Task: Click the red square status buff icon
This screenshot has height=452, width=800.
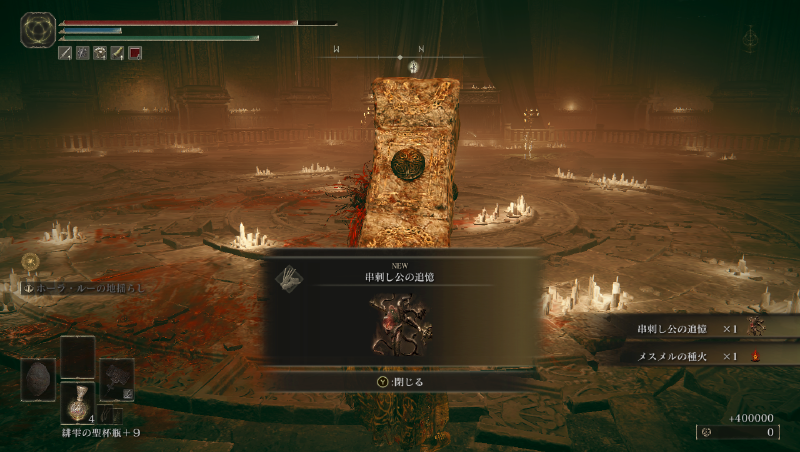Action: (x=135, y=53)
